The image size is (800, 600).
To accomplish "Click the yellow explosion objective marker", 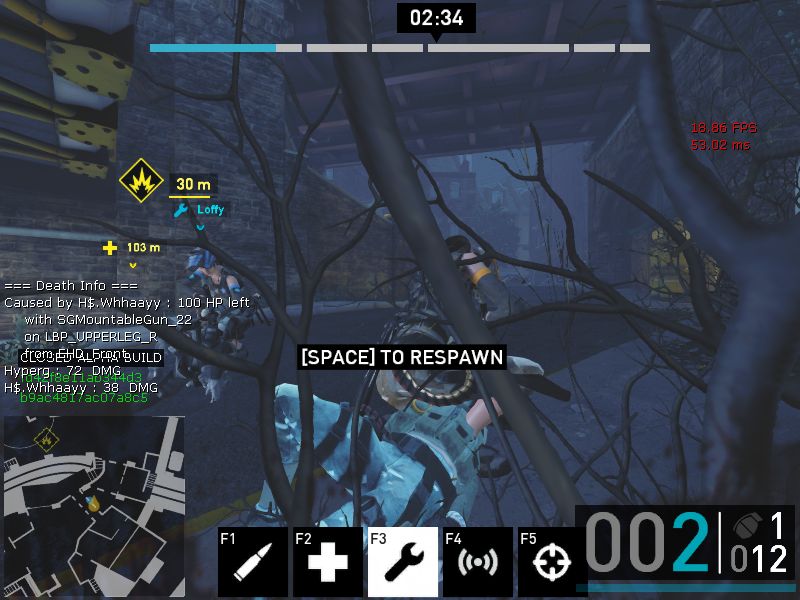I will (141, 181).
